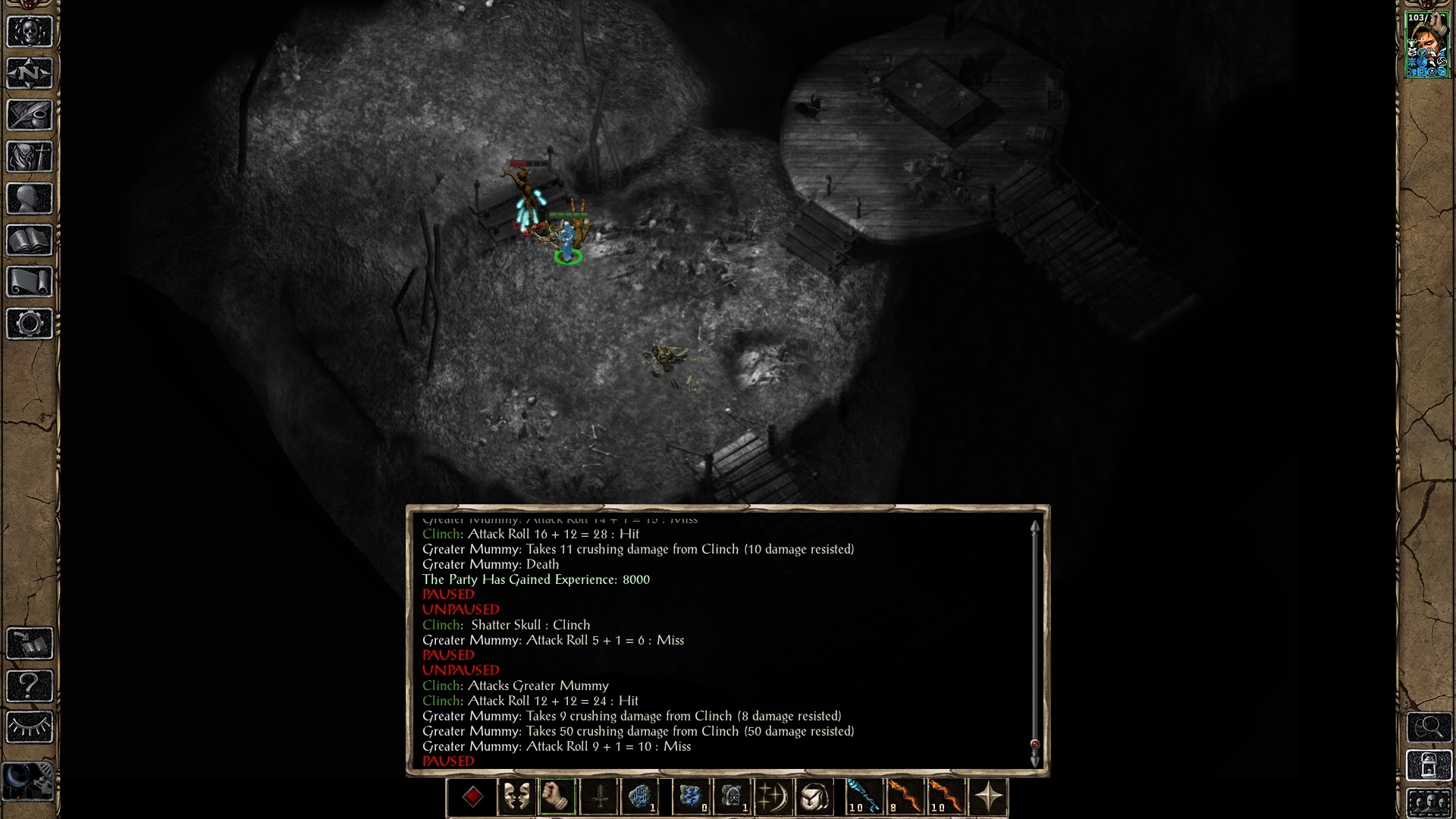Screen dimensions: 1456x819
Task: Click the three helmets select-all button
Action: coord(1429,802)
